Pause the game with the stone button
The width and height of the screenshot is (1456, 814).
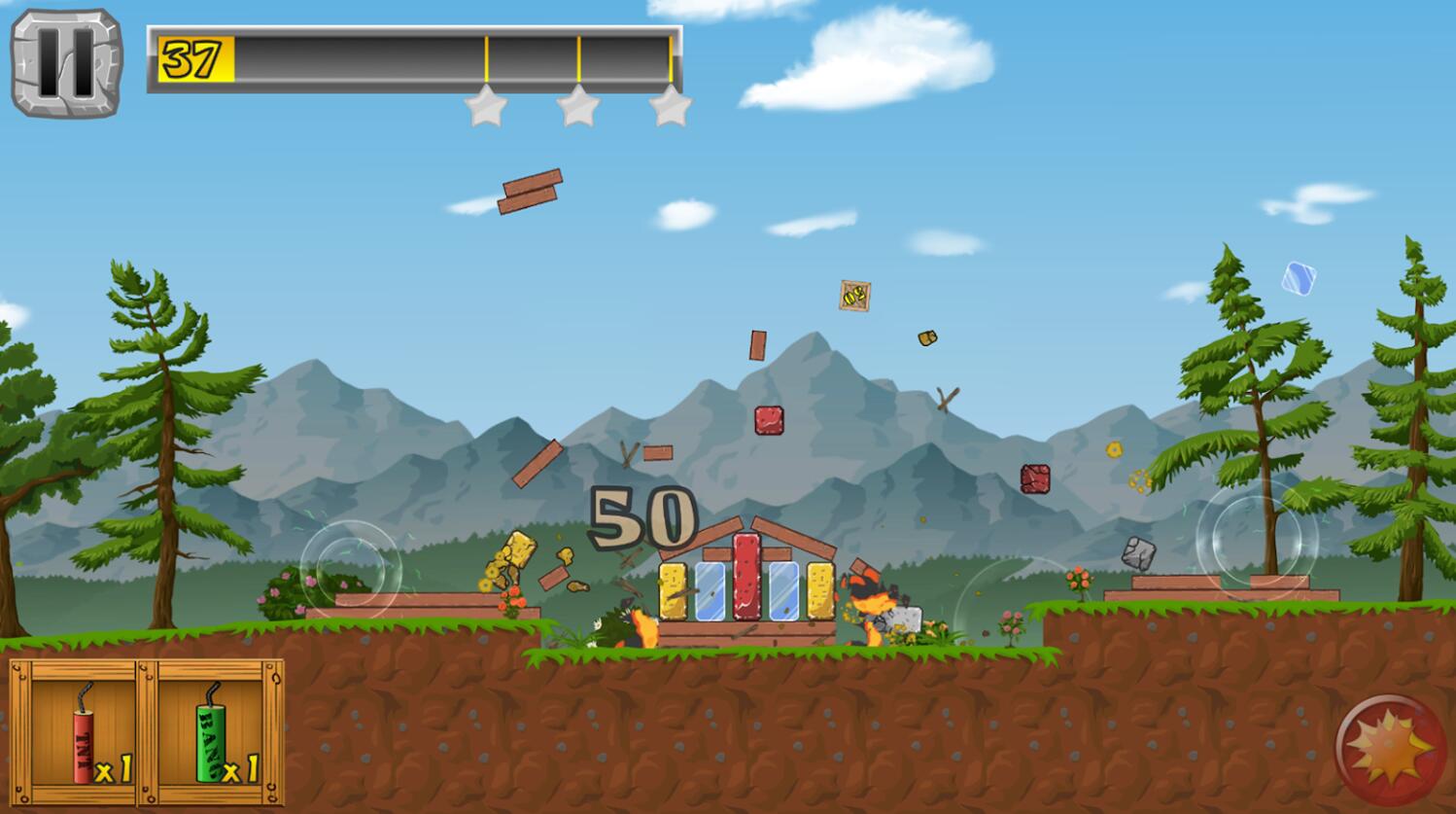[66, 63]
